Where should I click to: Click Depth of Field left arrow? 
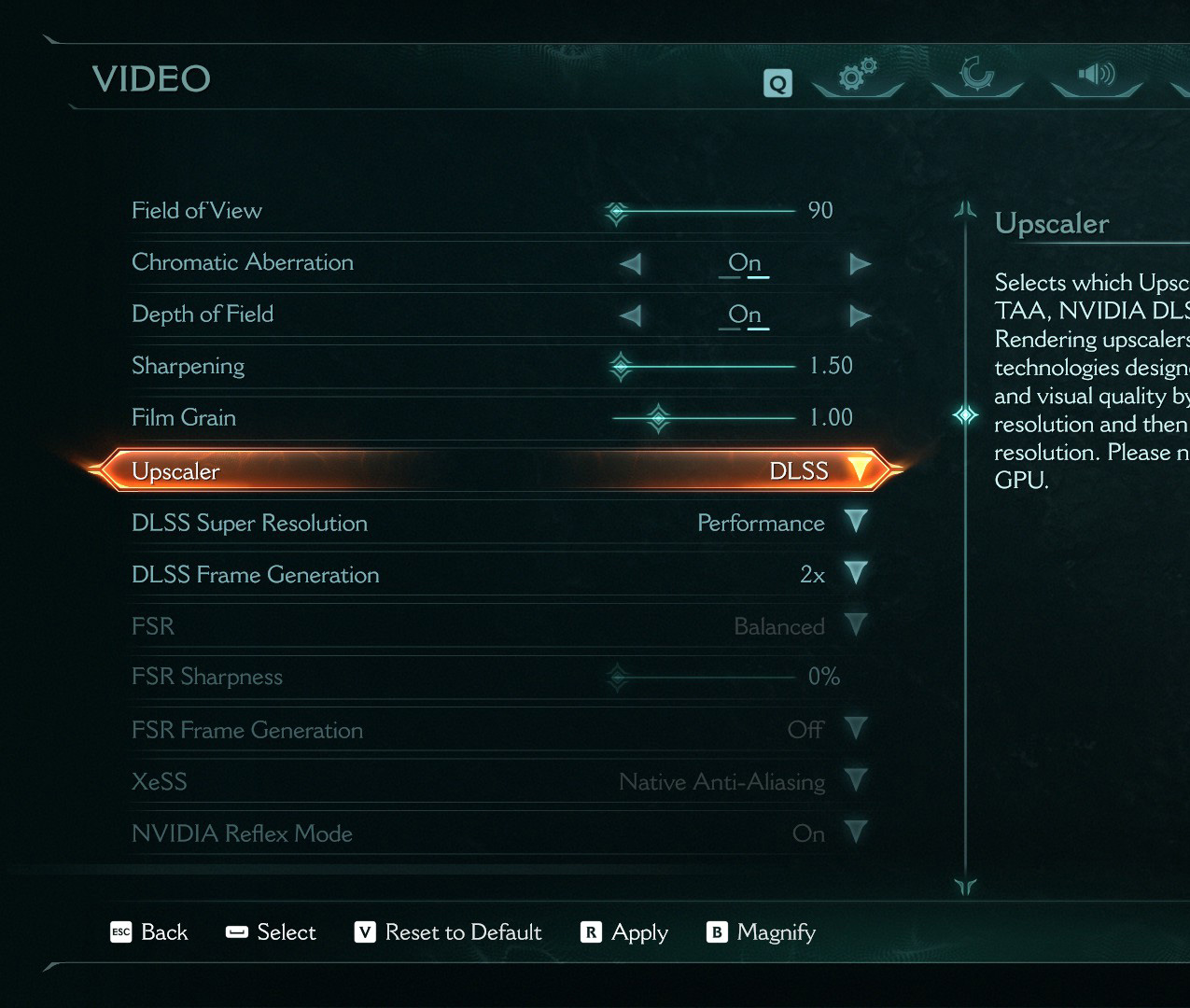pos(631,316)
